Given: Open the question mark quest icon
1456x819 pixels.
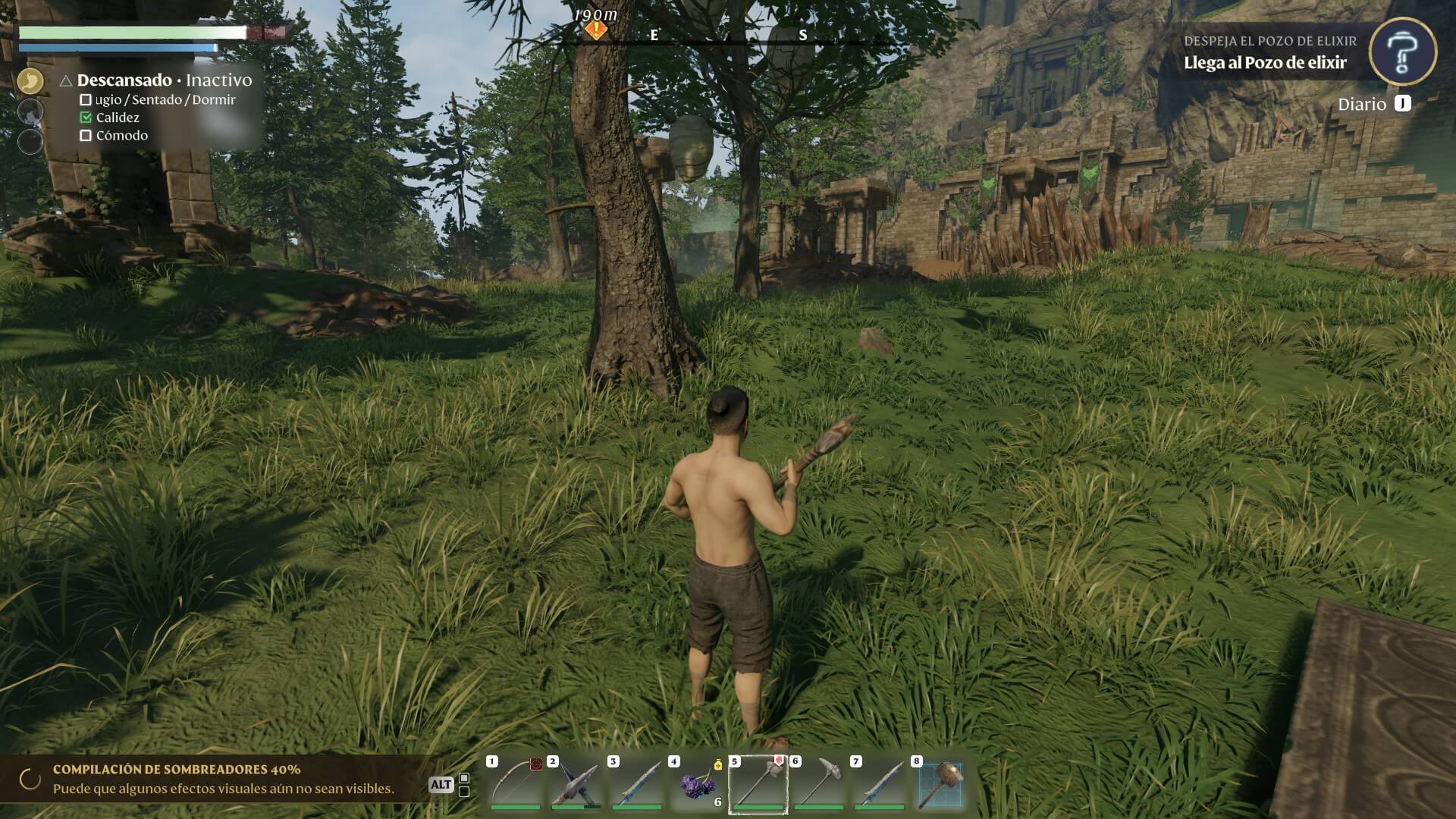Looking at the screenshot, I should pos(1402,52).
